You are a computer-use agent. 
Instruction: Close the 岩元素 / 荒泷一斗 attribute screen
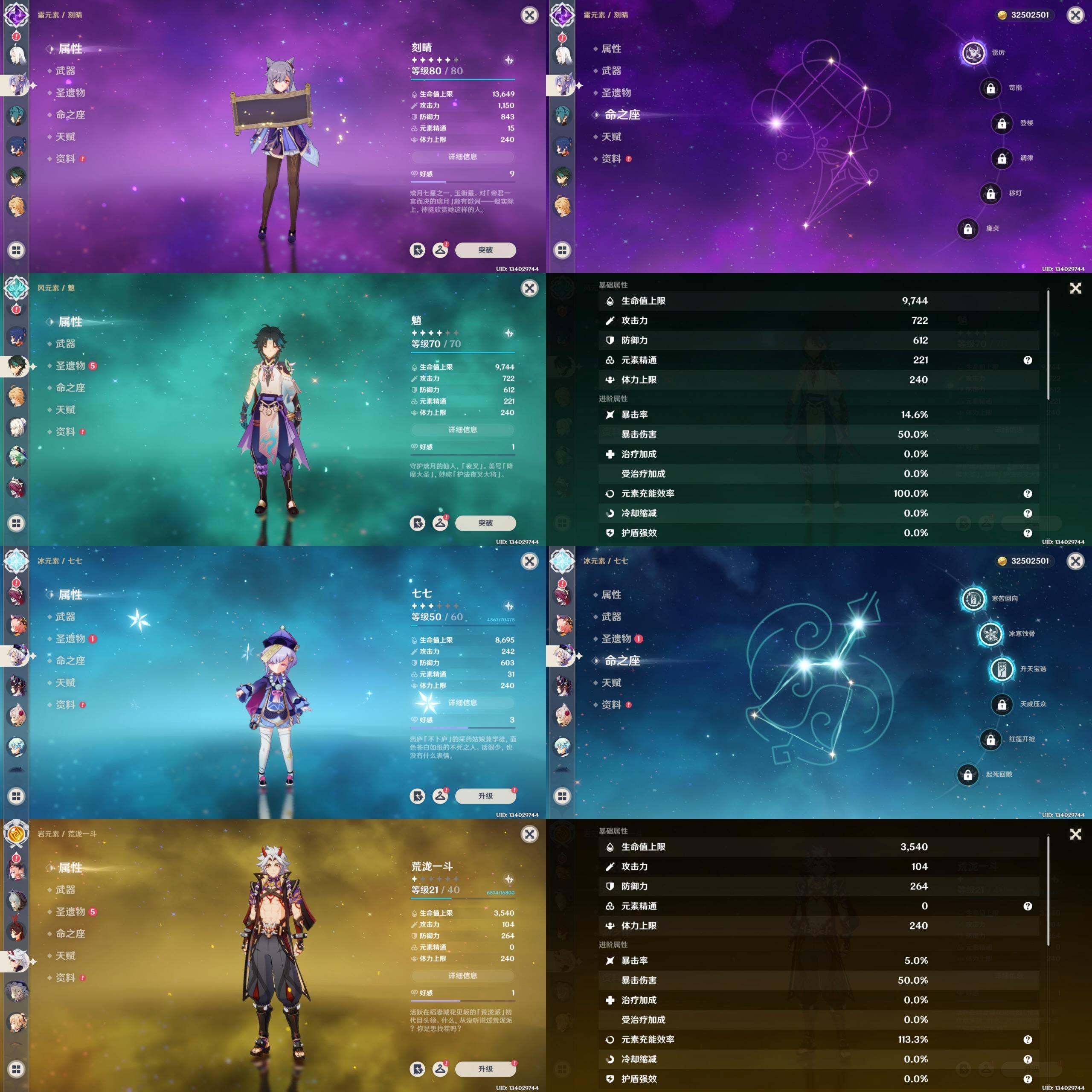pyautogui.click(x=529, y=834)
